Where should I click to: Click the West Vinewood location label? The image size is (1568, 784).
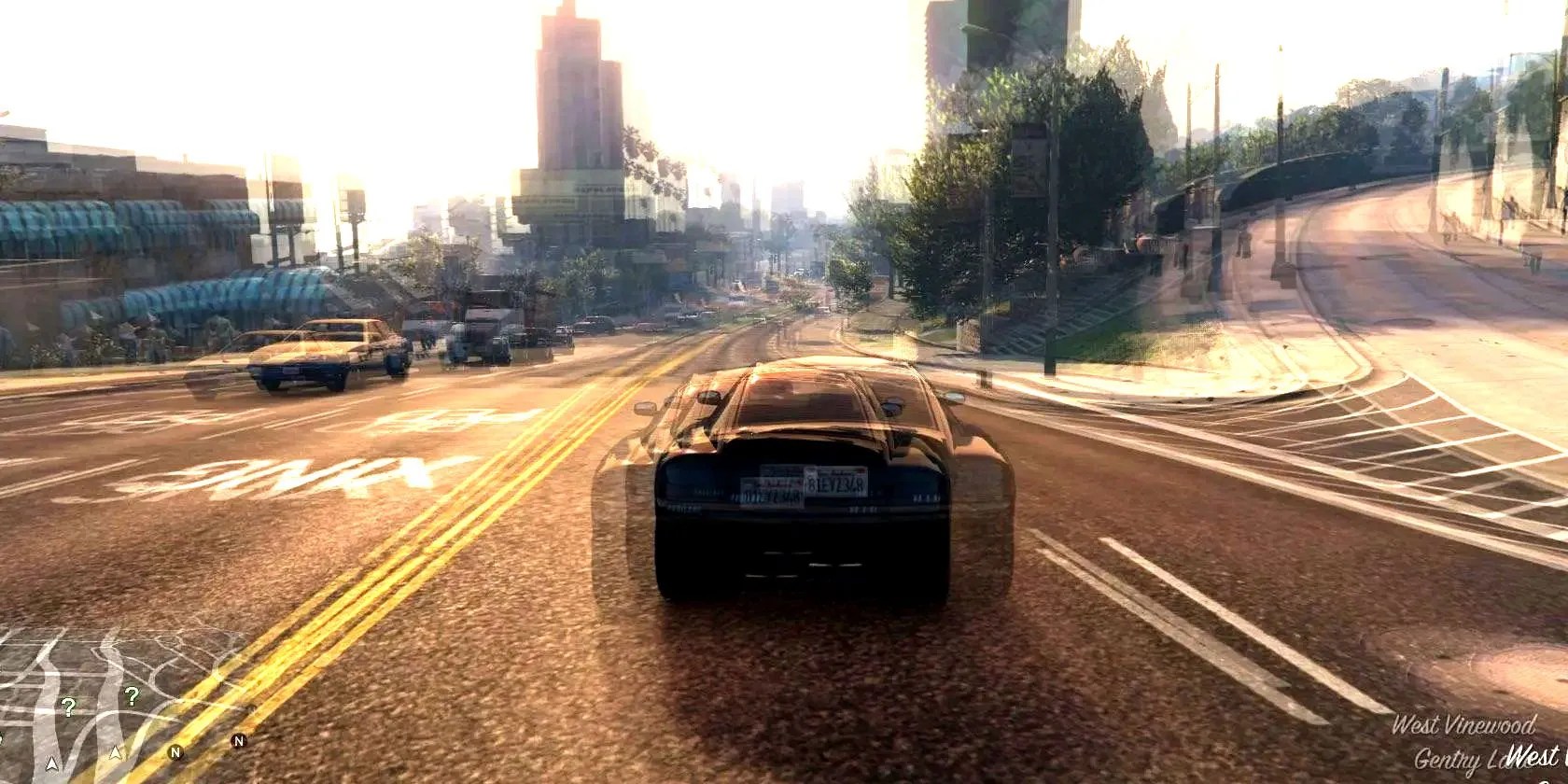(1463, 724)
